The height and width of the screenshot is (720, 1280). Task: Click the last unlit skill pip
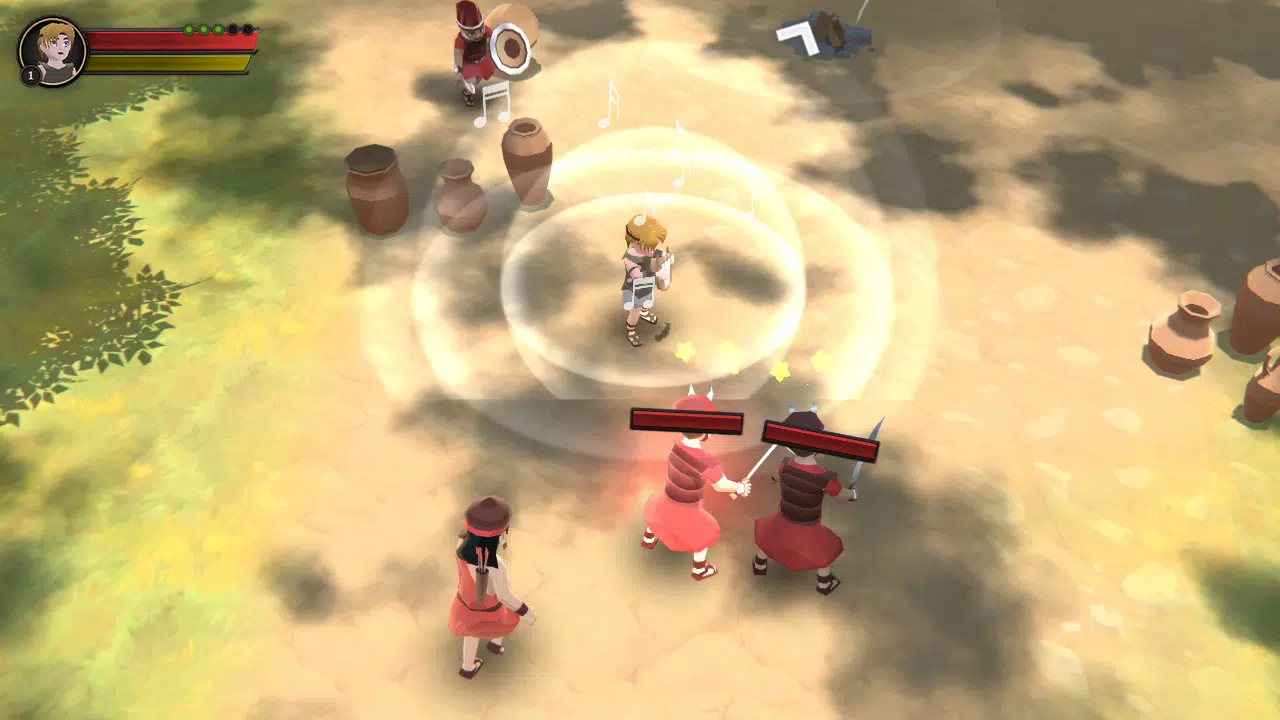pyautogui.click(x=247, y=30)
